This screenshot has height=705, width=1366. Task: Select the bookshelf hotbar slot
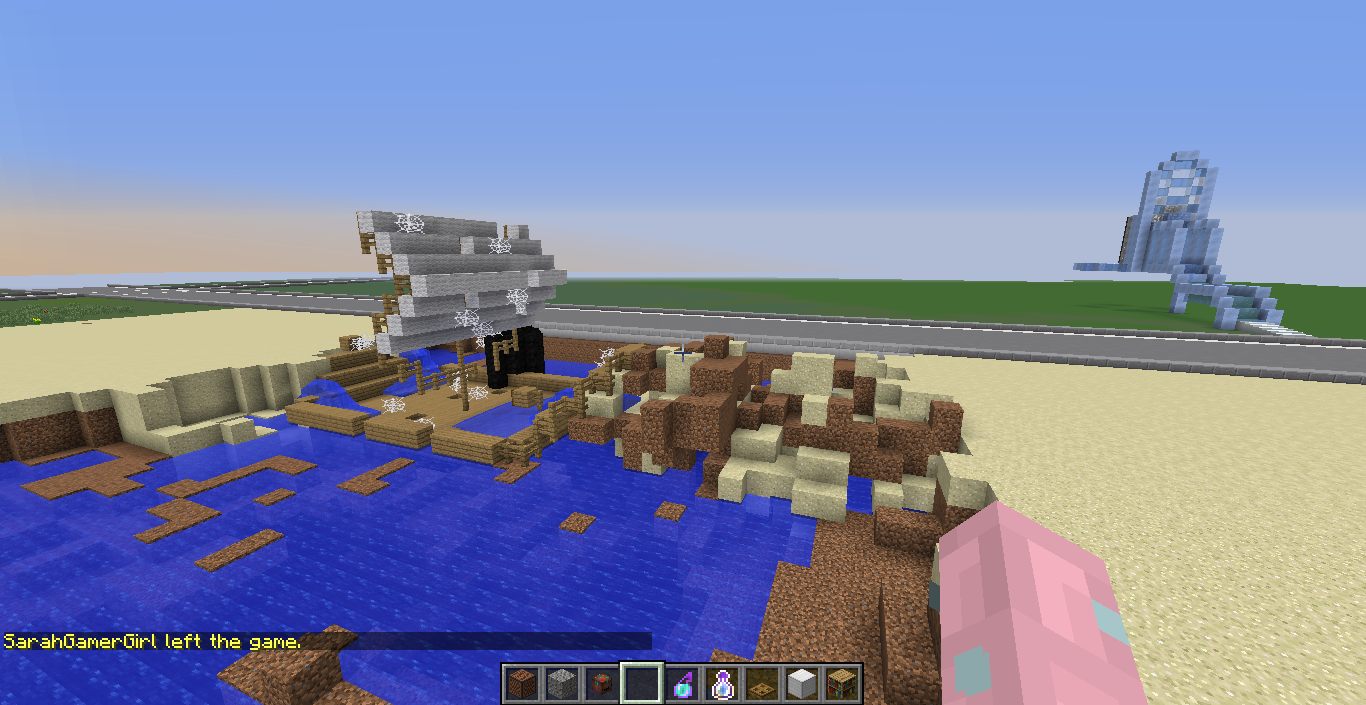[x=841, y=684]
